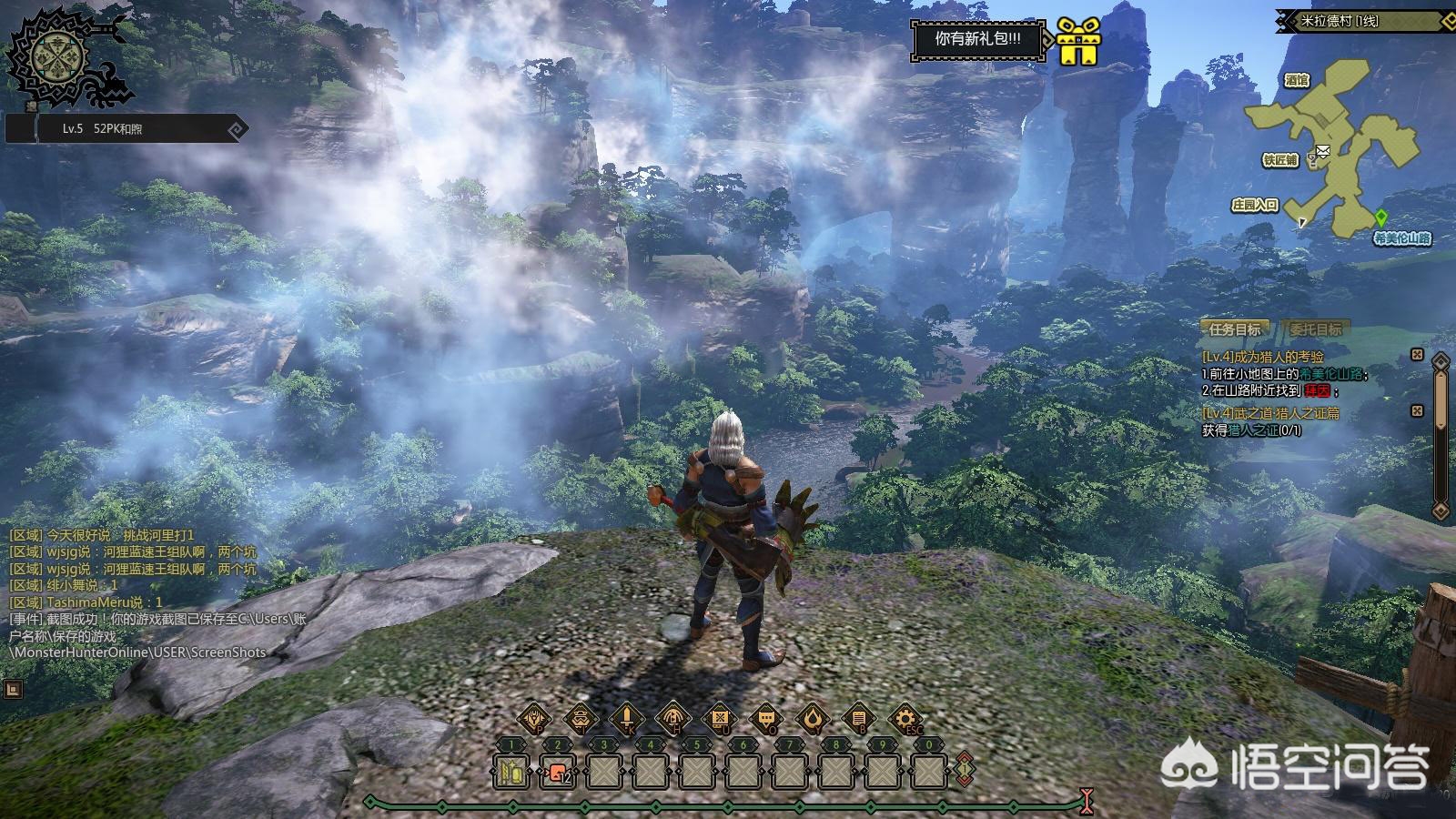Screen dimensions: 1456x819
Task: Click the 希美伦山路 link in quest text
Action: [1336, 374]
